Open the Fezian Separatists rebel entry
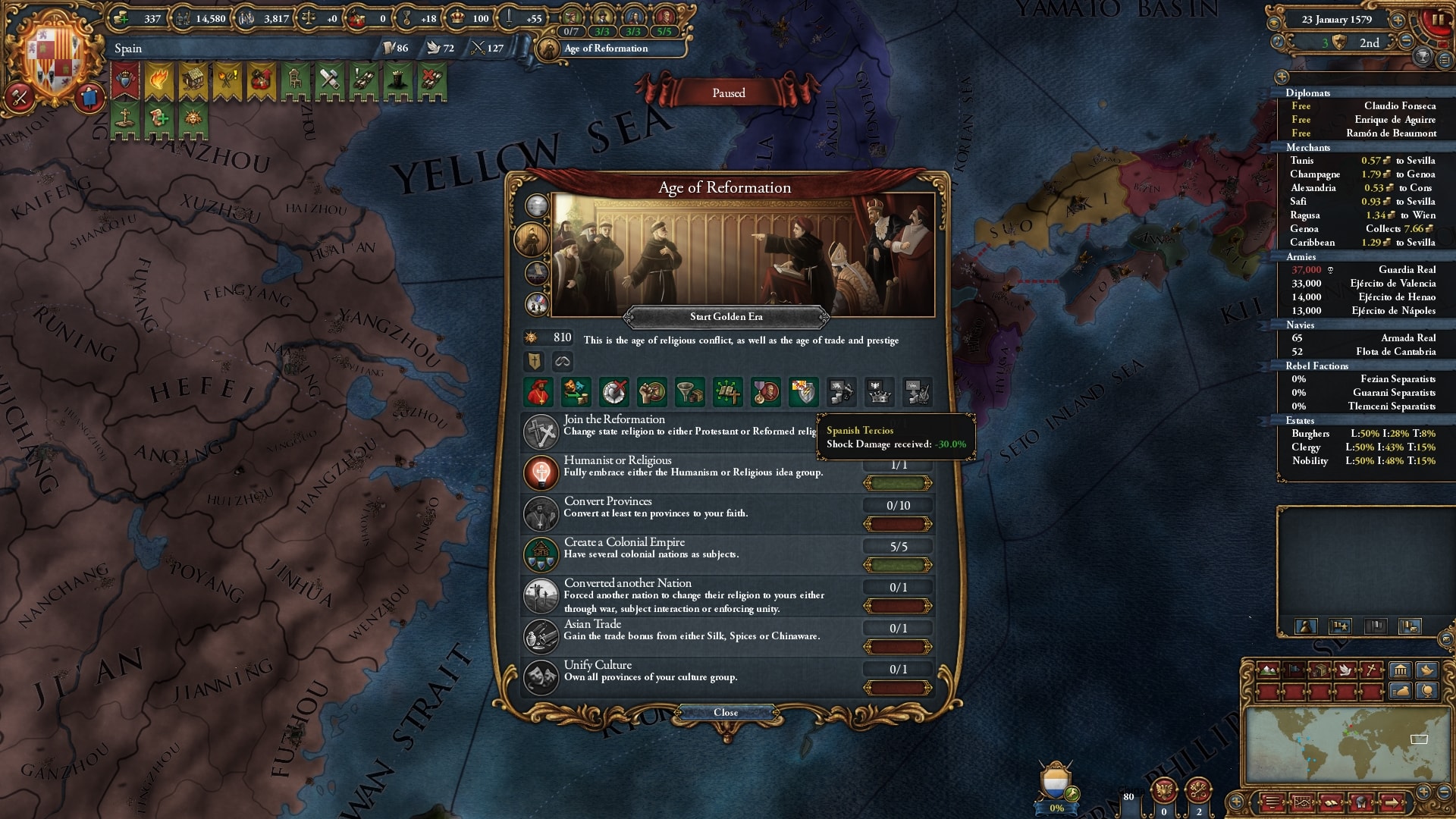The image size is (1456, 819). (1363, 378)
